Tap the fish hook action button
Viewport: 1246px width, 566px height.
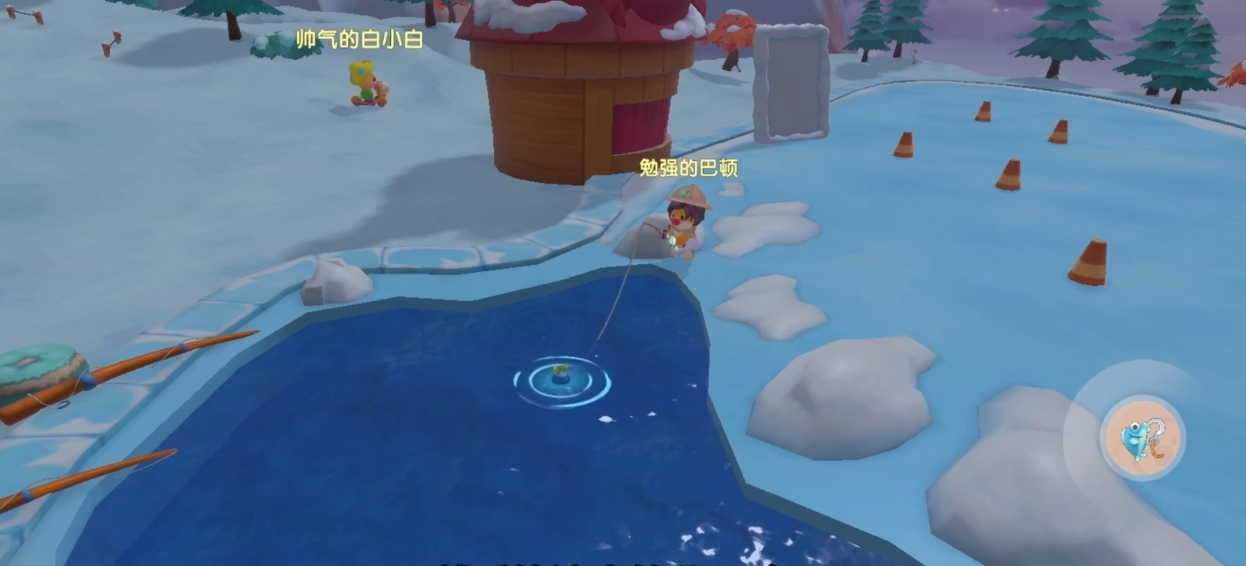click(1141, 437)
